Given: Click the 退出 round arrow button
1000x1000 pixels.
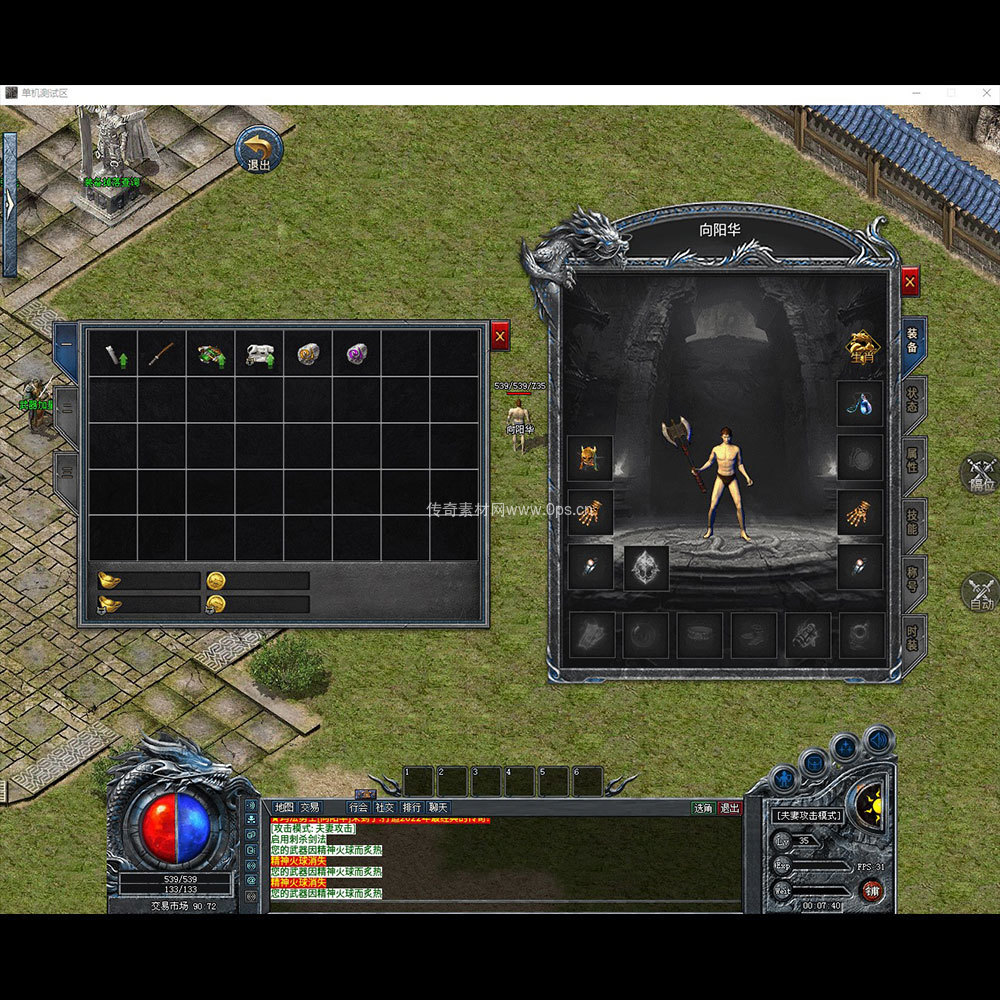Looking at the screenshot, I should click(x=259, y=150).
